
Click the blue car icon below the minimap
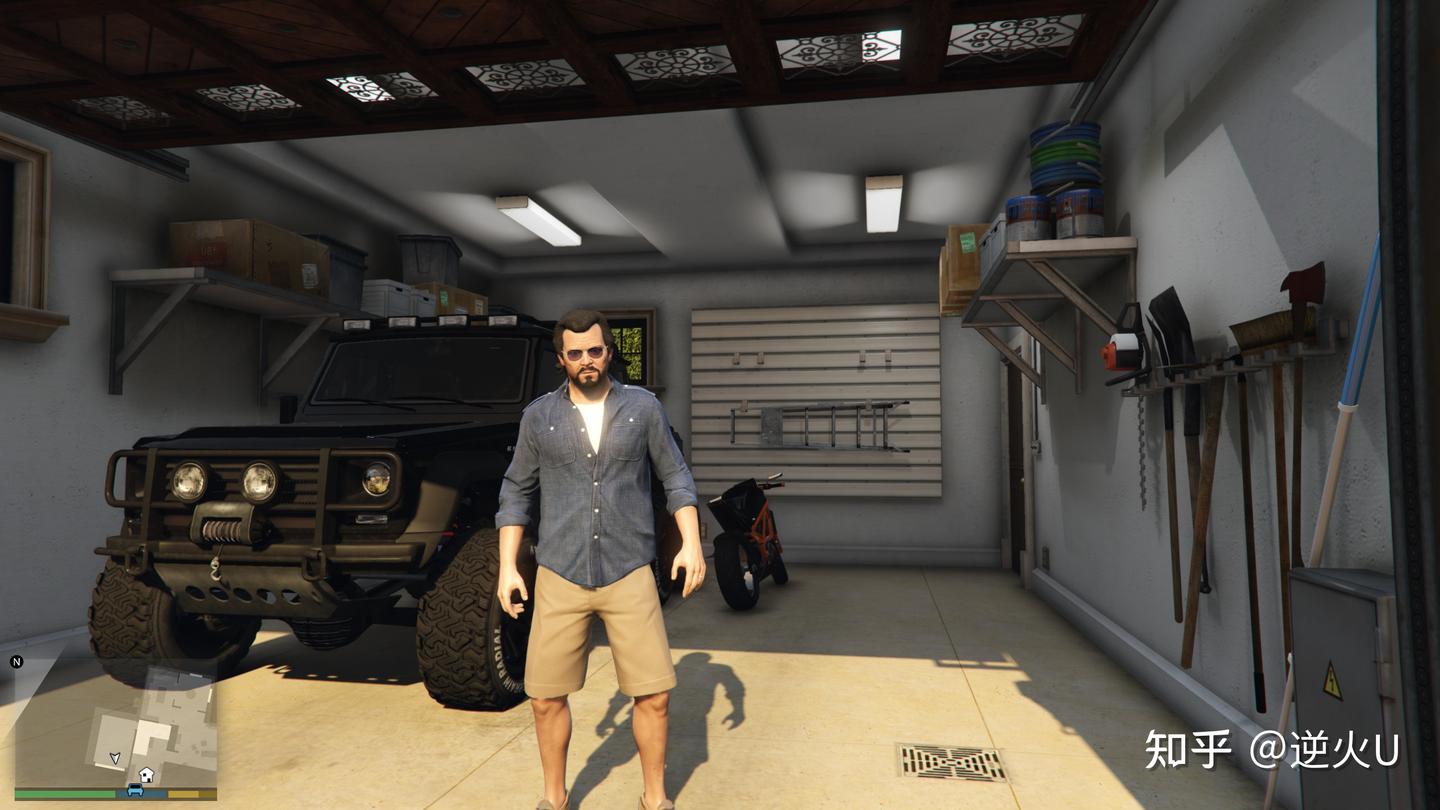135,790
